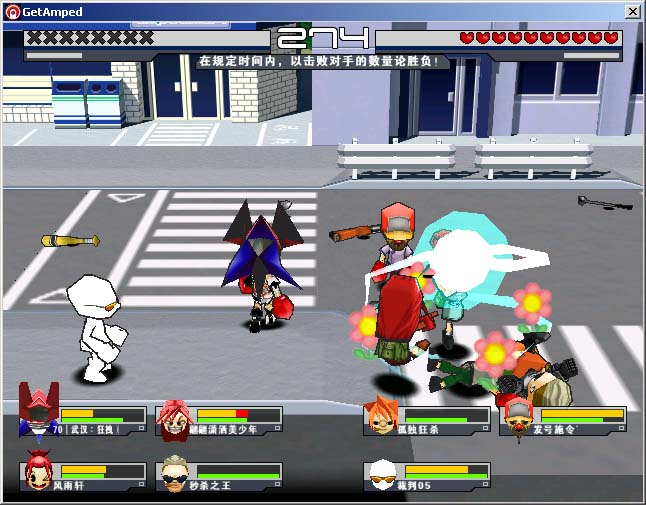Select the 裁判05 player portrait
This screenshot has width=646, height=505.
[x=381, y=475]
